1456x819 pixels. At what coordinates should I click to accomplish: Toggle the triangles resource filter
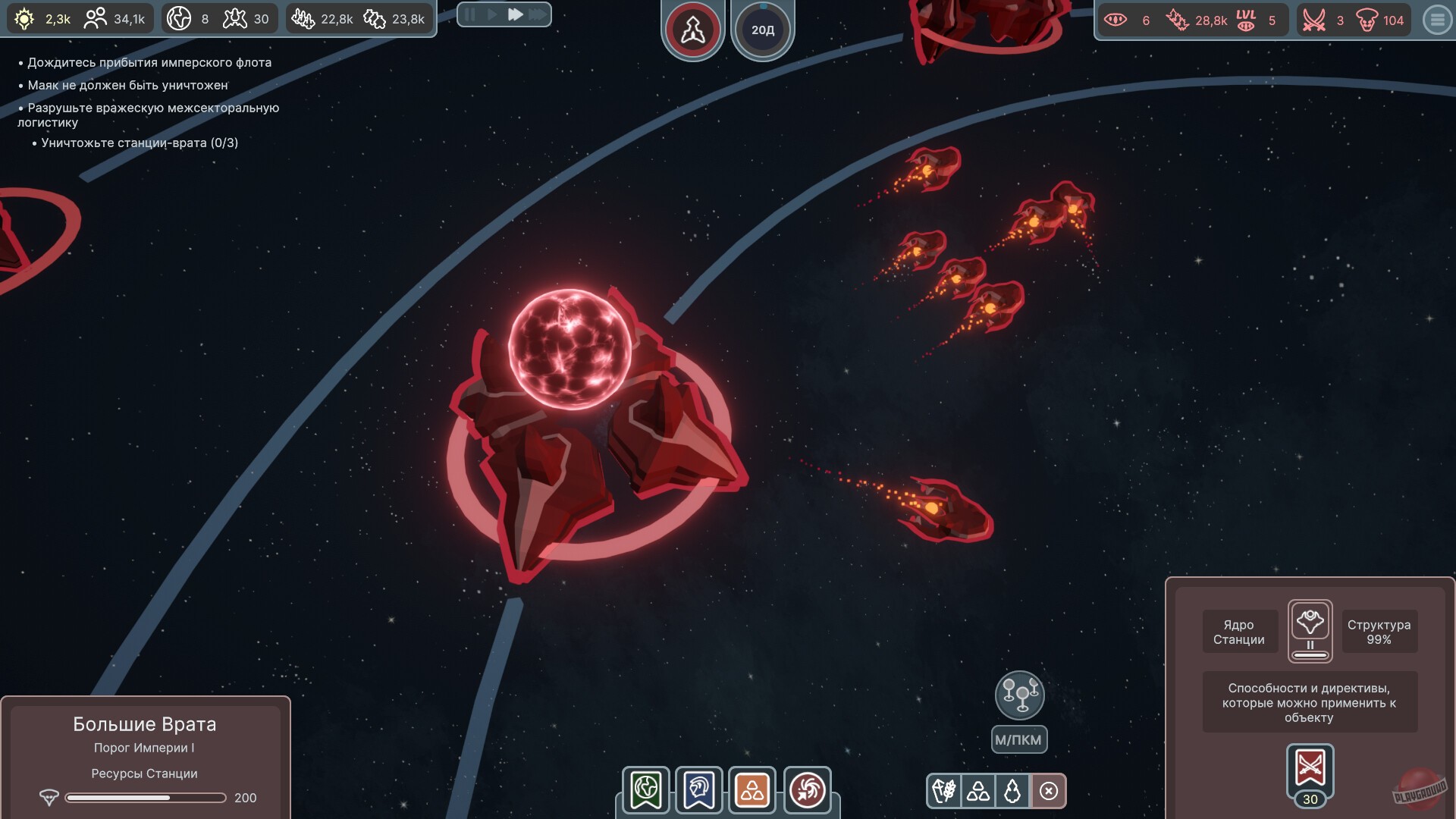977,791
